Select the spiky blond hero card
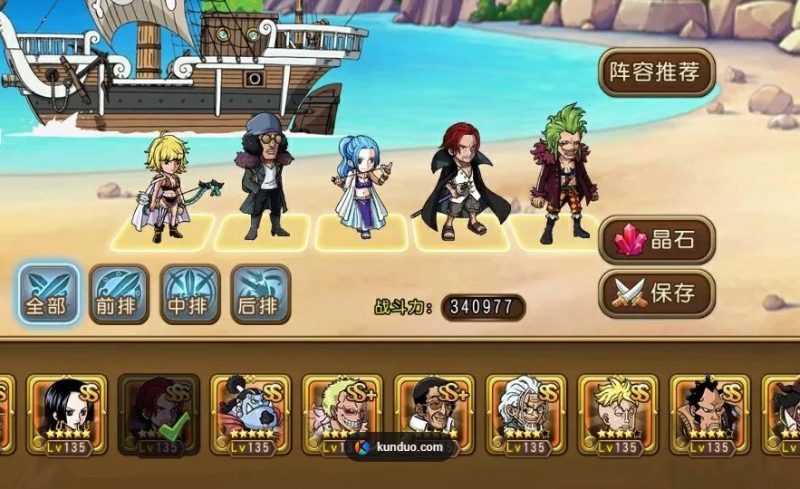This screenshot has width=800, height=489. click(618, 415)
